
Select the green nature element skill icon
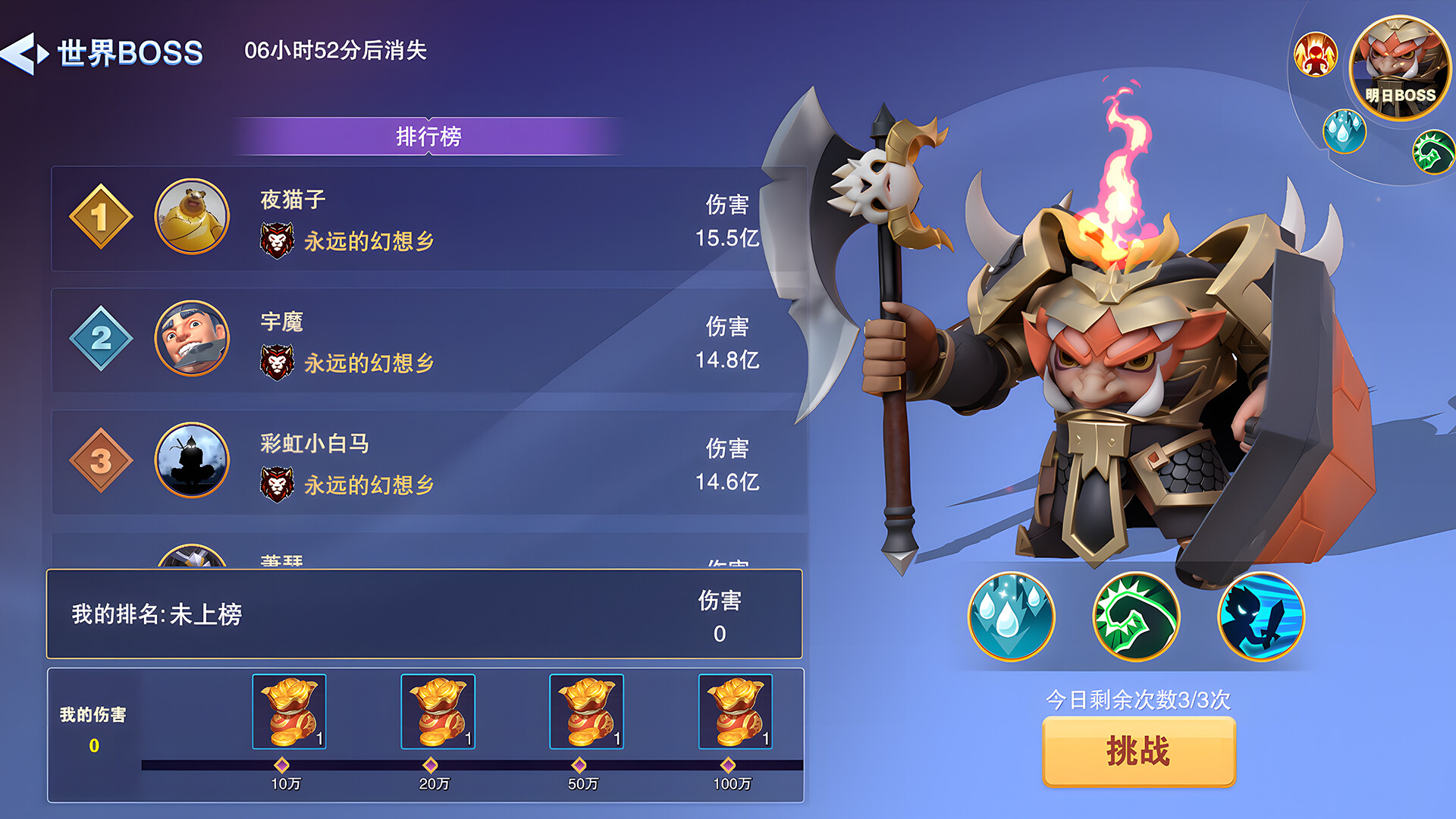pos(1136,618)
